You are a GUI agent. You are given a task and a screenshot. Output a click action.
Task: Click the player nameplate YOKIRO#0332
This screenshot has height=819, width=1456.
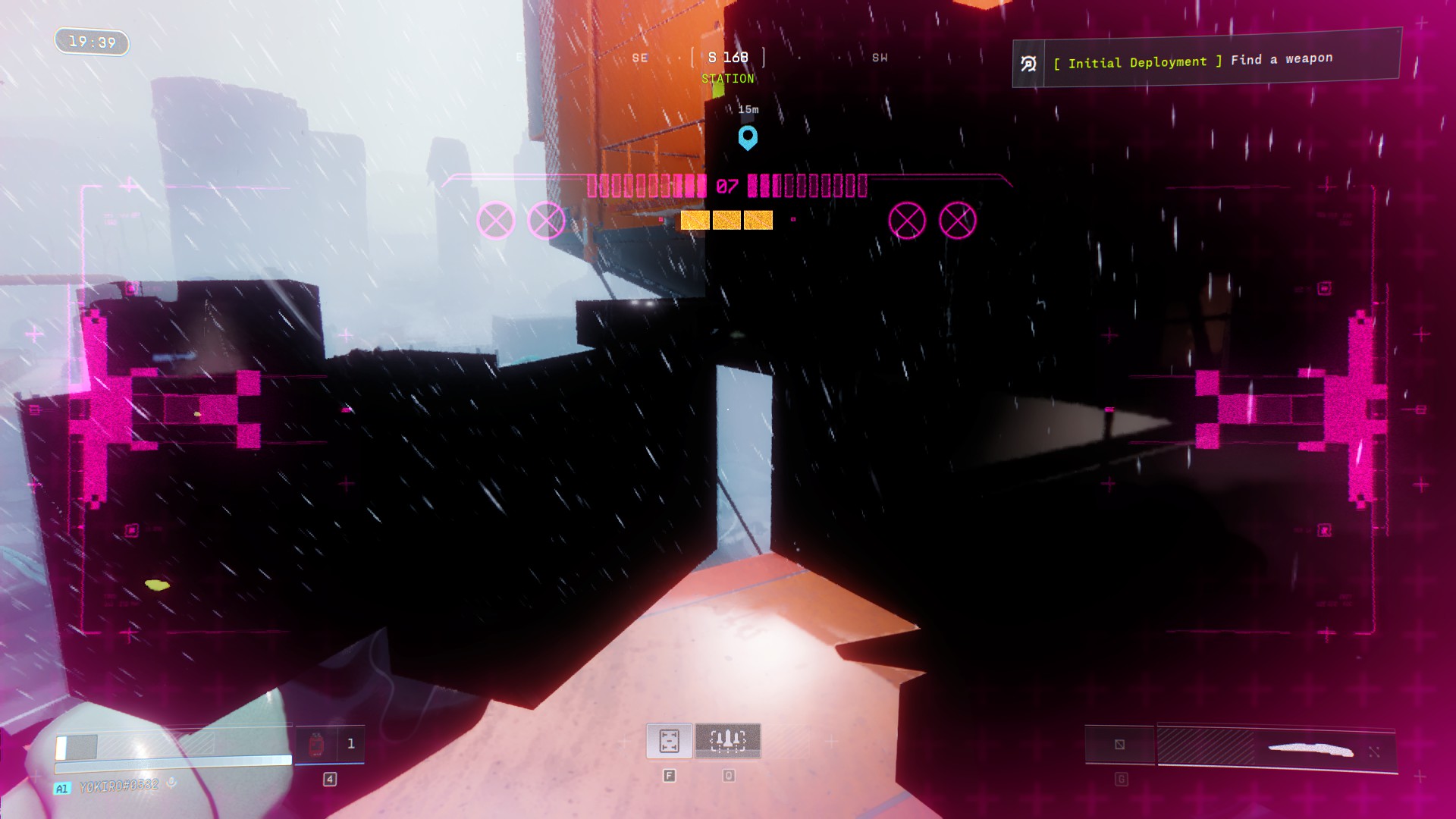[119, 786]
